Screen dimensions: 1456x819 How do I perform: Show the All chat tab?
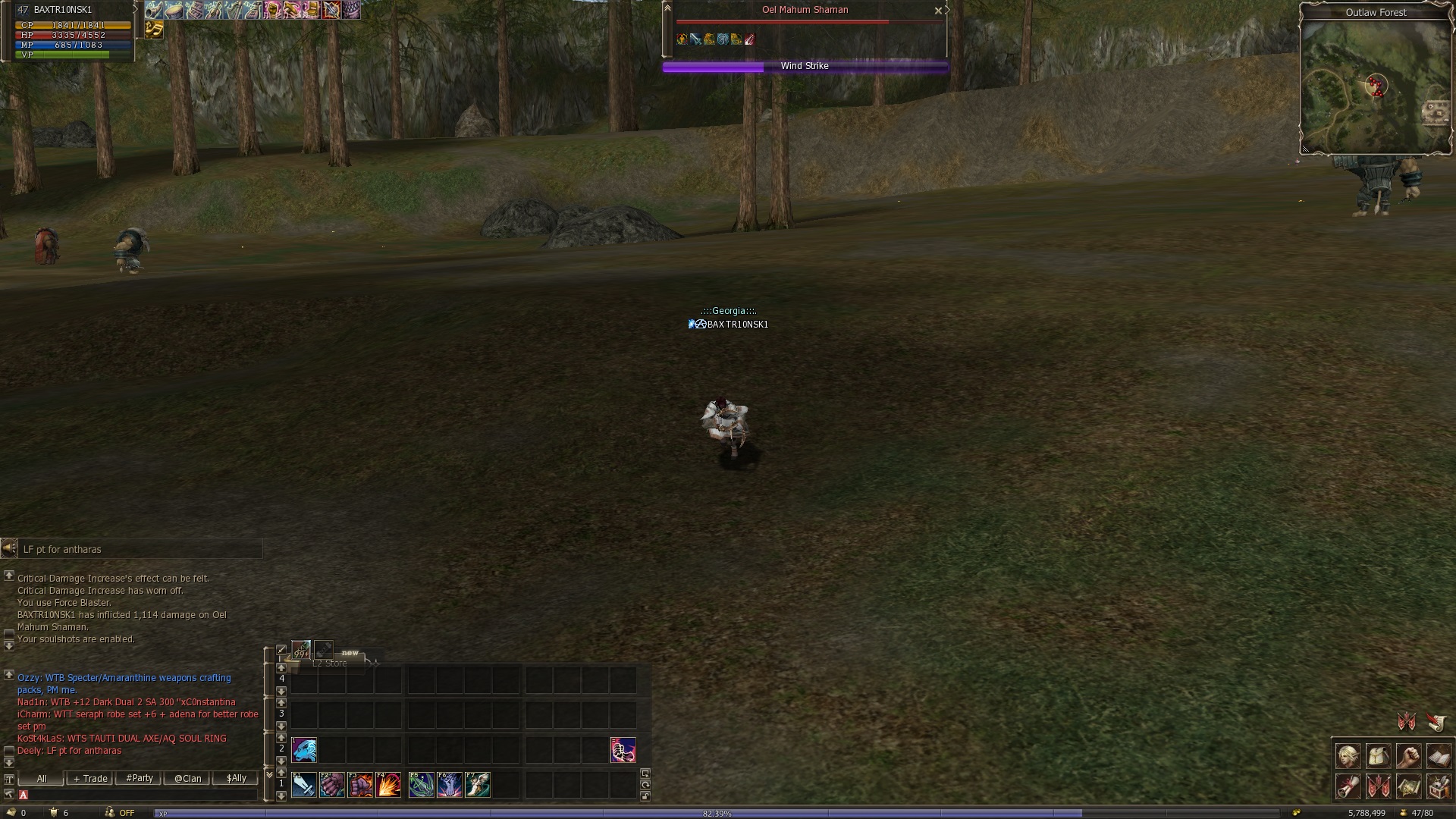[x=42, y=779]
